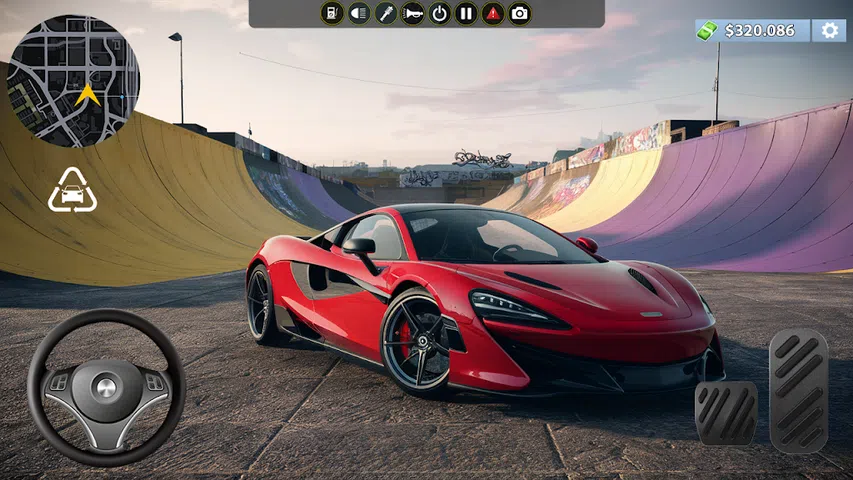Screen dimensions: 853x480
Task: Sound the car horn
Action: click(413, 13)
